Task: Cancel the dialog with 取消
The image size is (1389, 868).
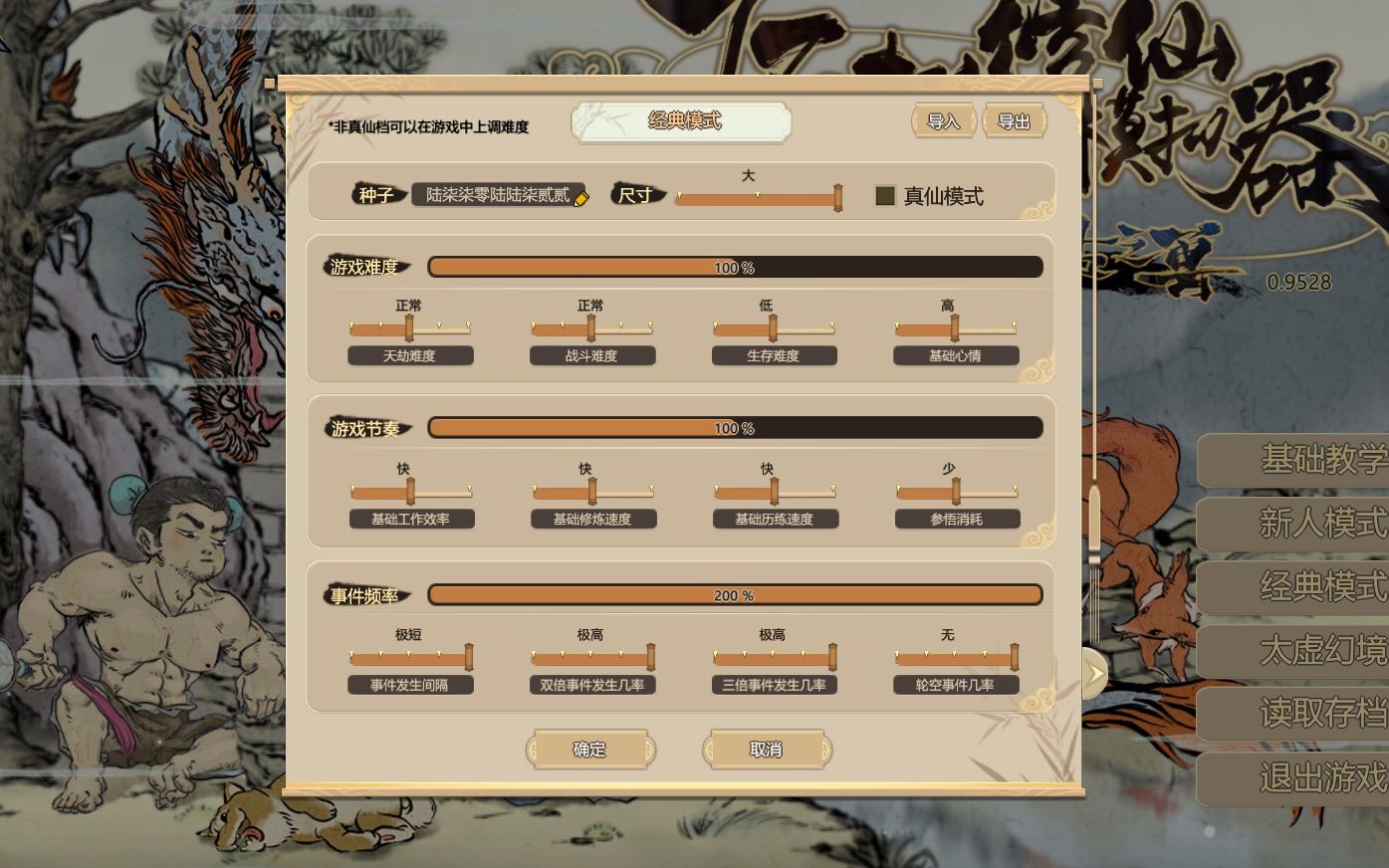Action: pos(768,749)
